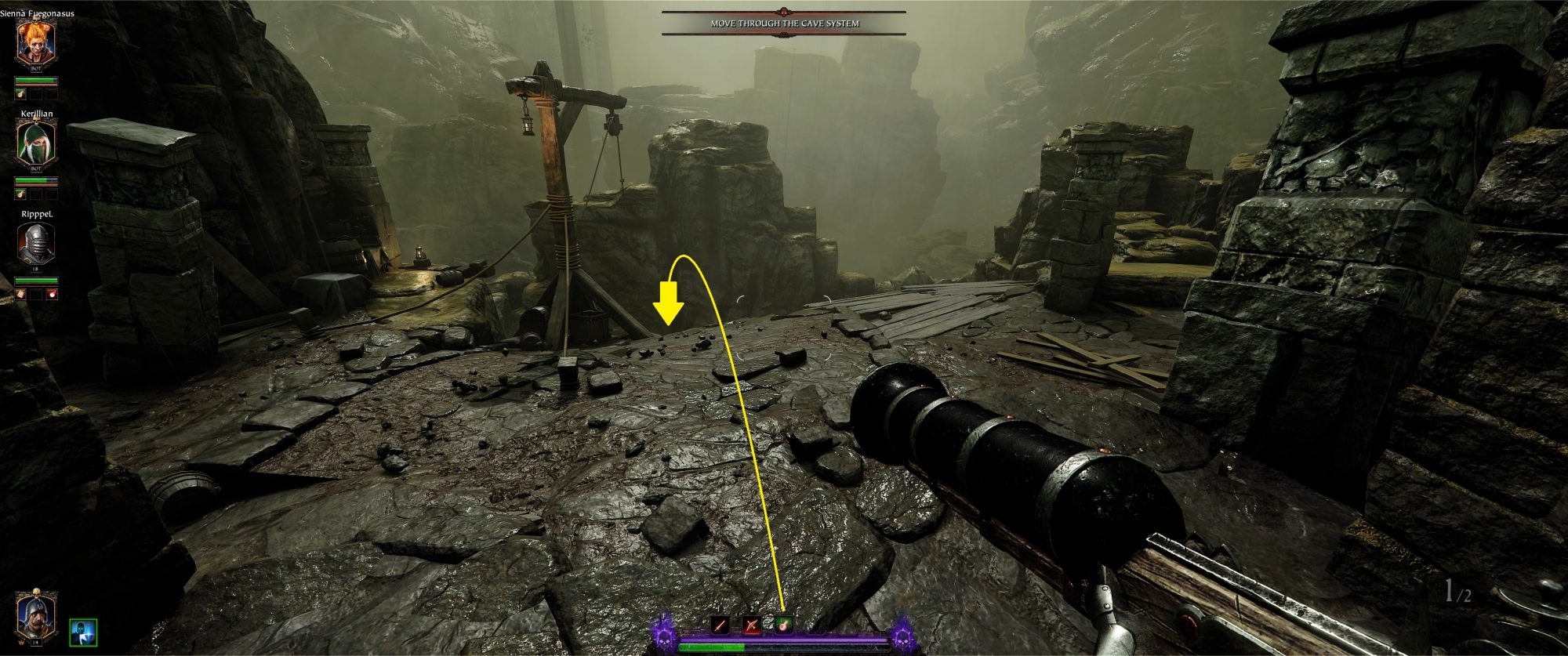The image size is (1568, 656).
Task: Click the gold crown icon beside your portrait
Action: pos(21,642)
